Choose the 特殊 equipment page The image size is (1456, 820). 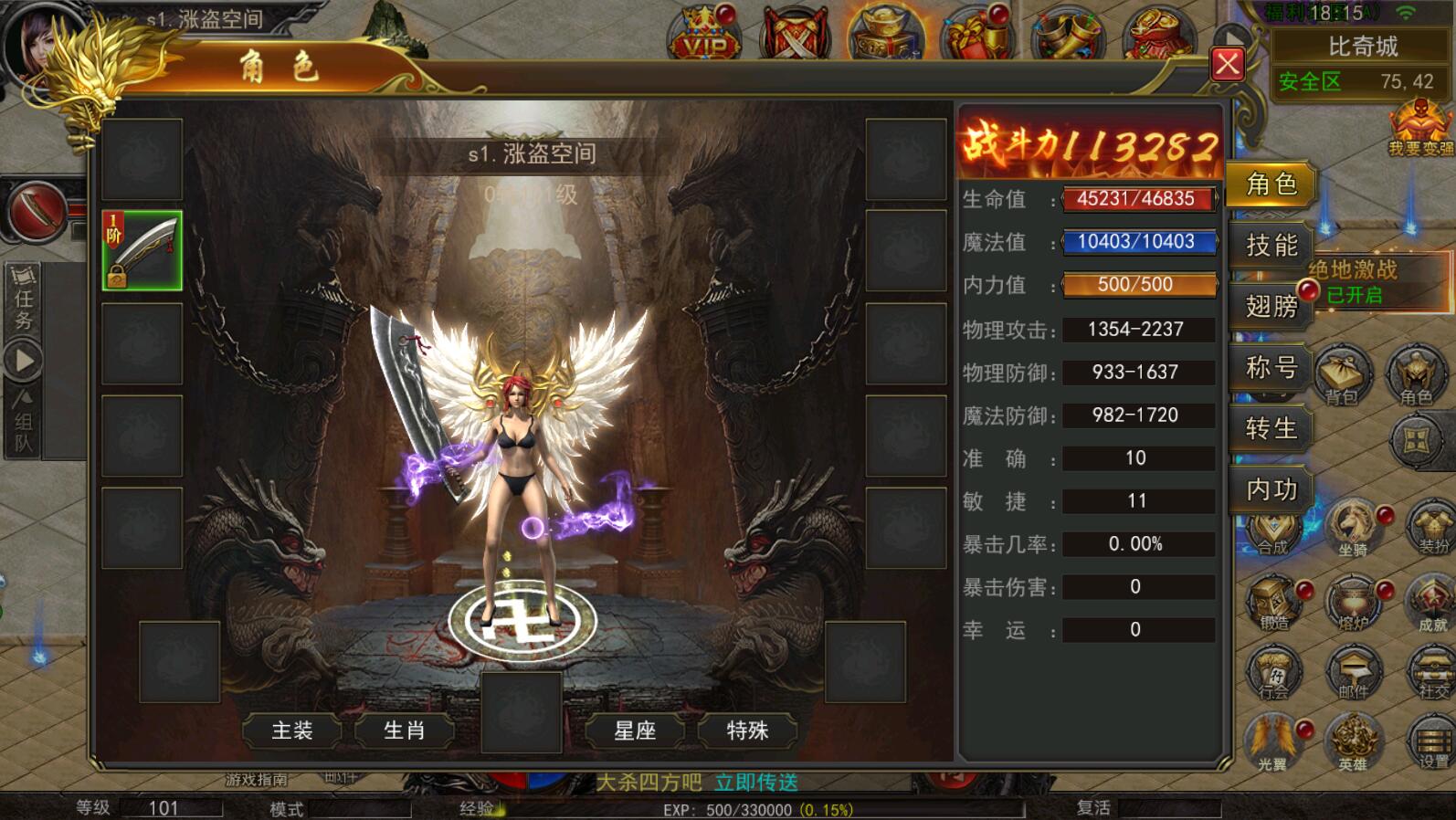click(x=747, y=730)
